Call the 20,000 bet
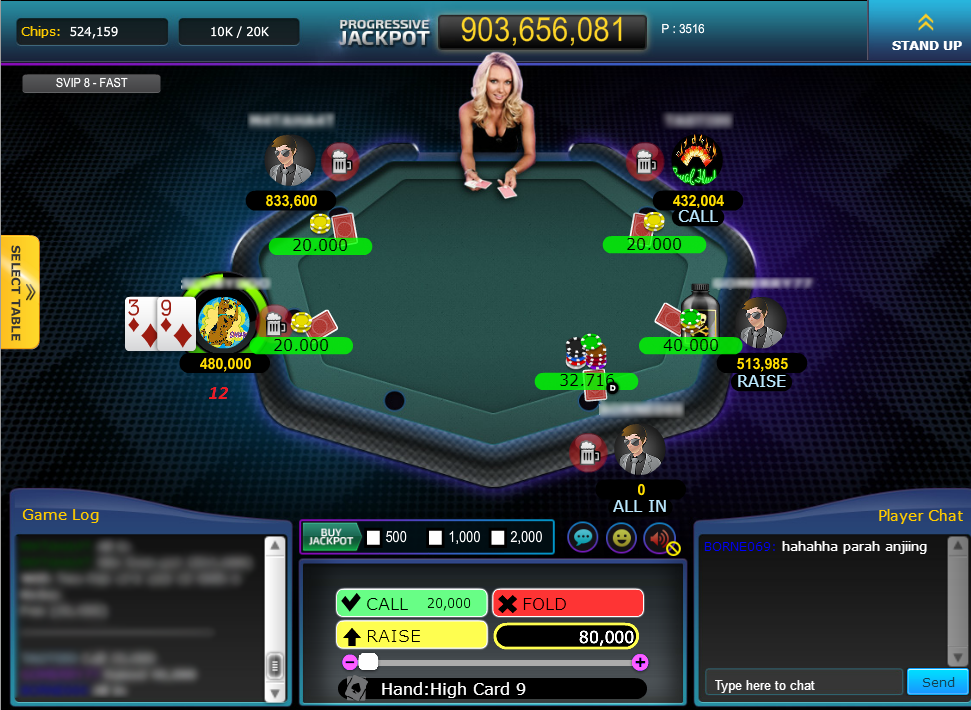The width and height of the screenshot is (971, 710). 411,603
